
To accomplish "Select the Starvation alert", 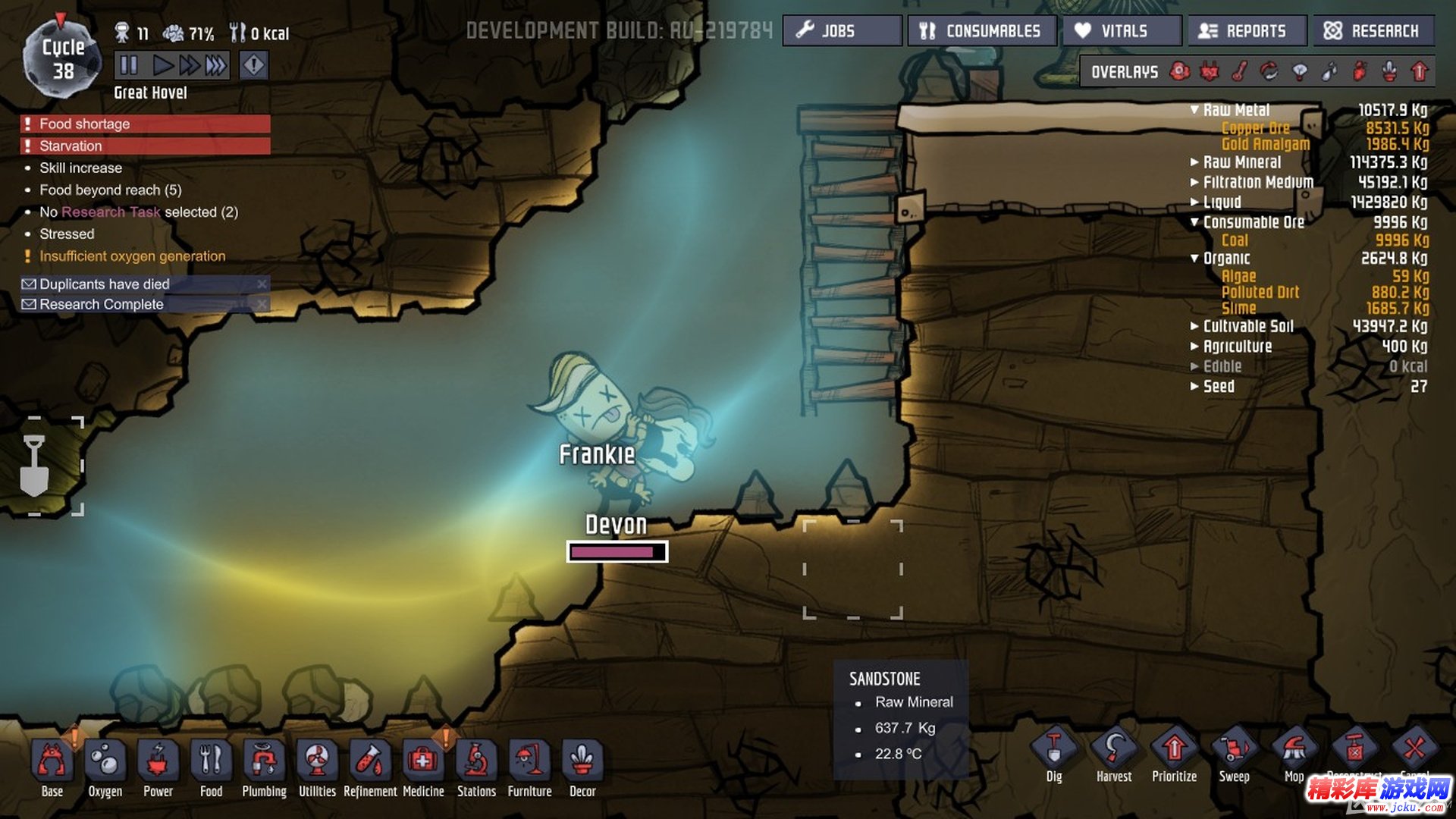I will 146,146.
